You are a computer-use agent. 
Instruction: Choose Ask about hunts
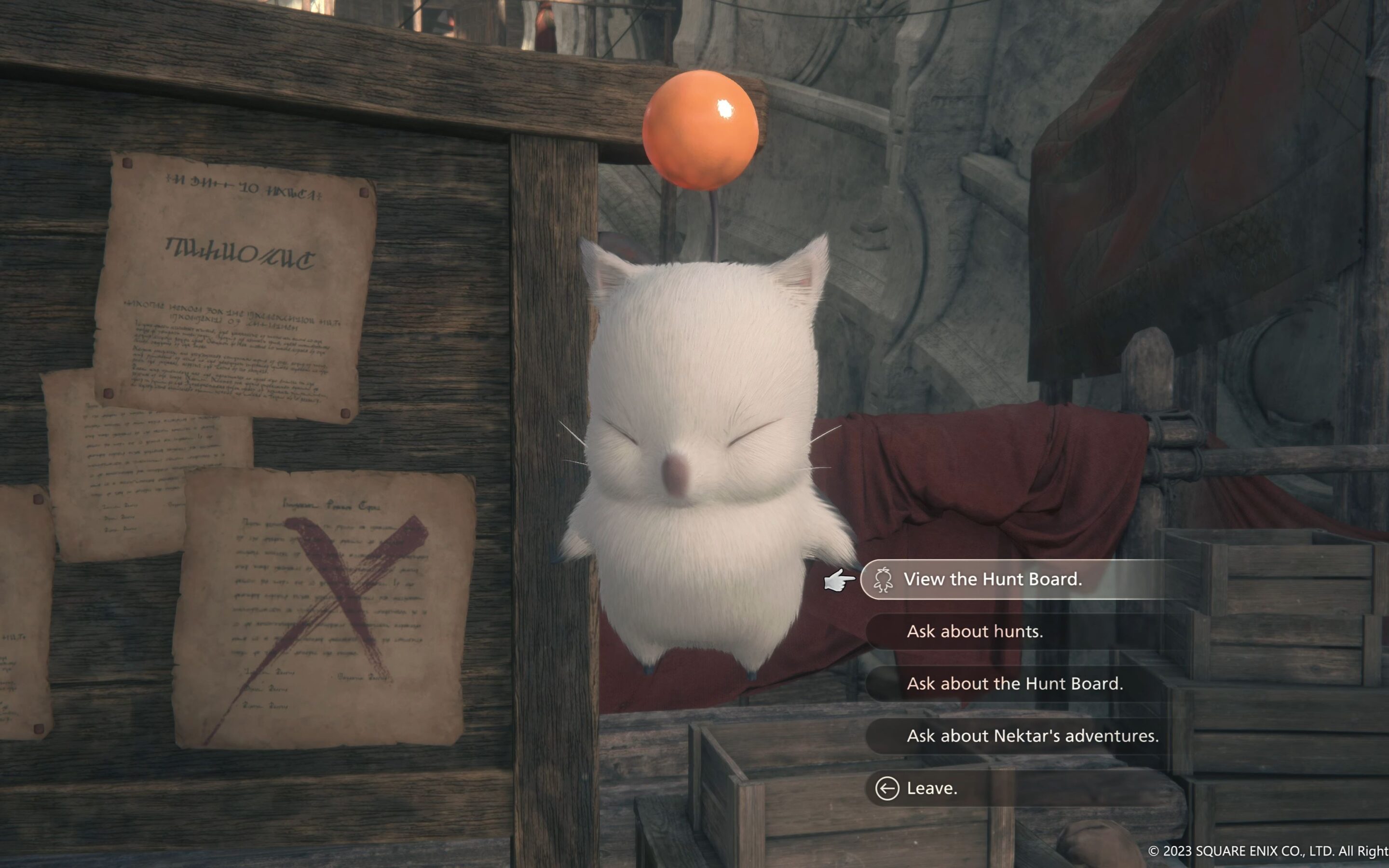(975, 632)
